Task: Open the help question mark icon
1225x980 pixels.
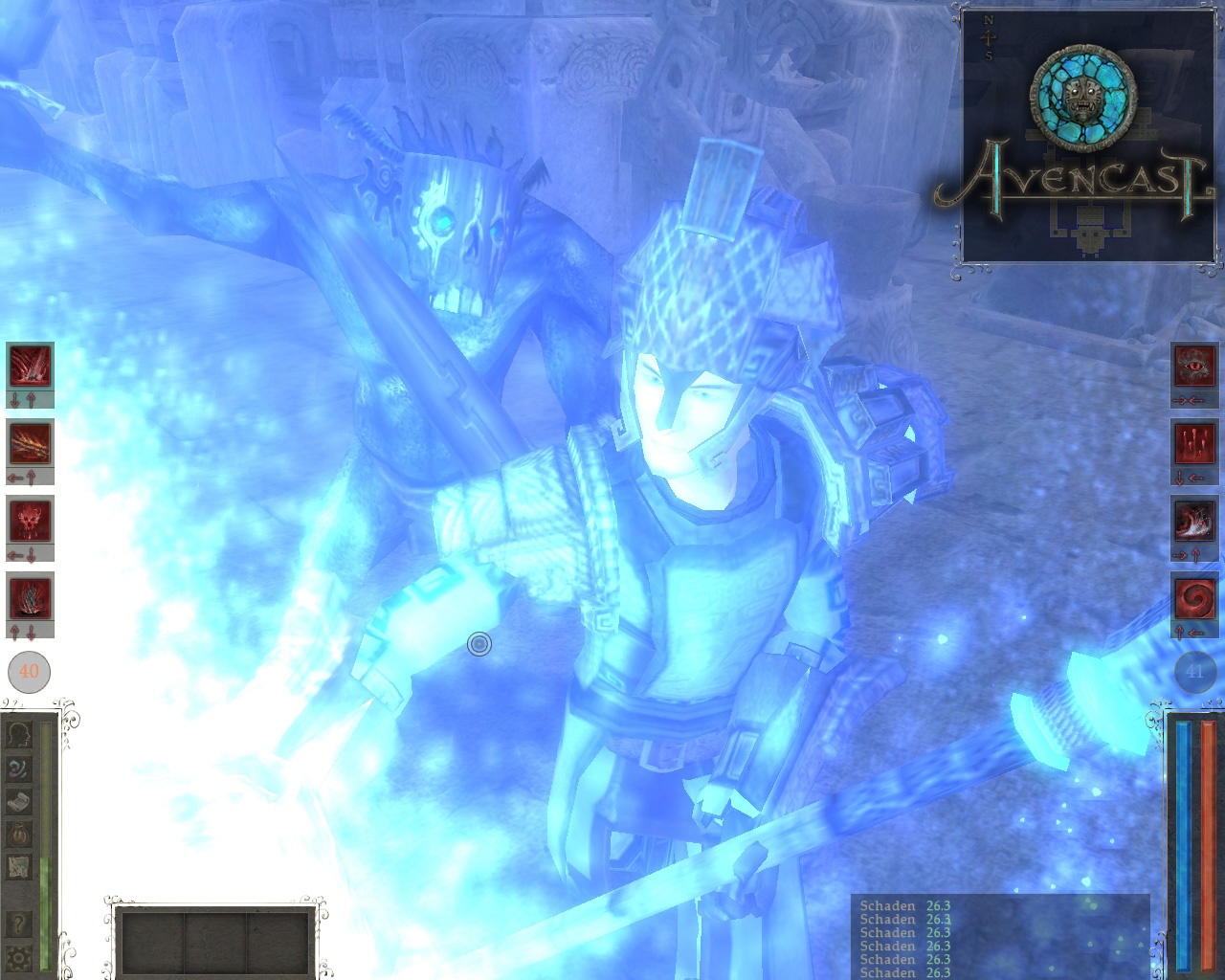Action: pos(21,922)
